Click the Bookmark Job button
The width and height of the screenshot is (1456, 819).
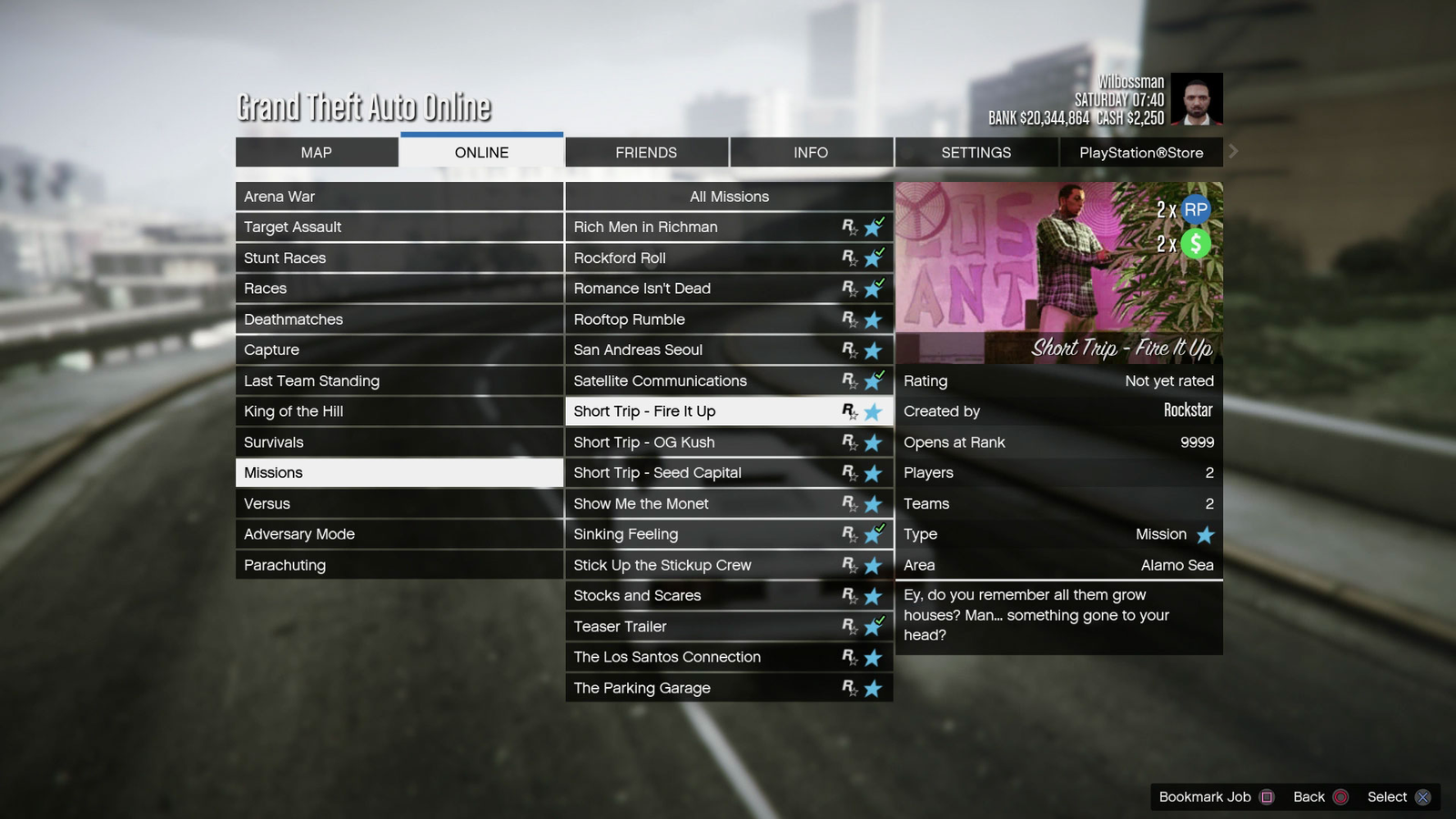(1203, 796)
